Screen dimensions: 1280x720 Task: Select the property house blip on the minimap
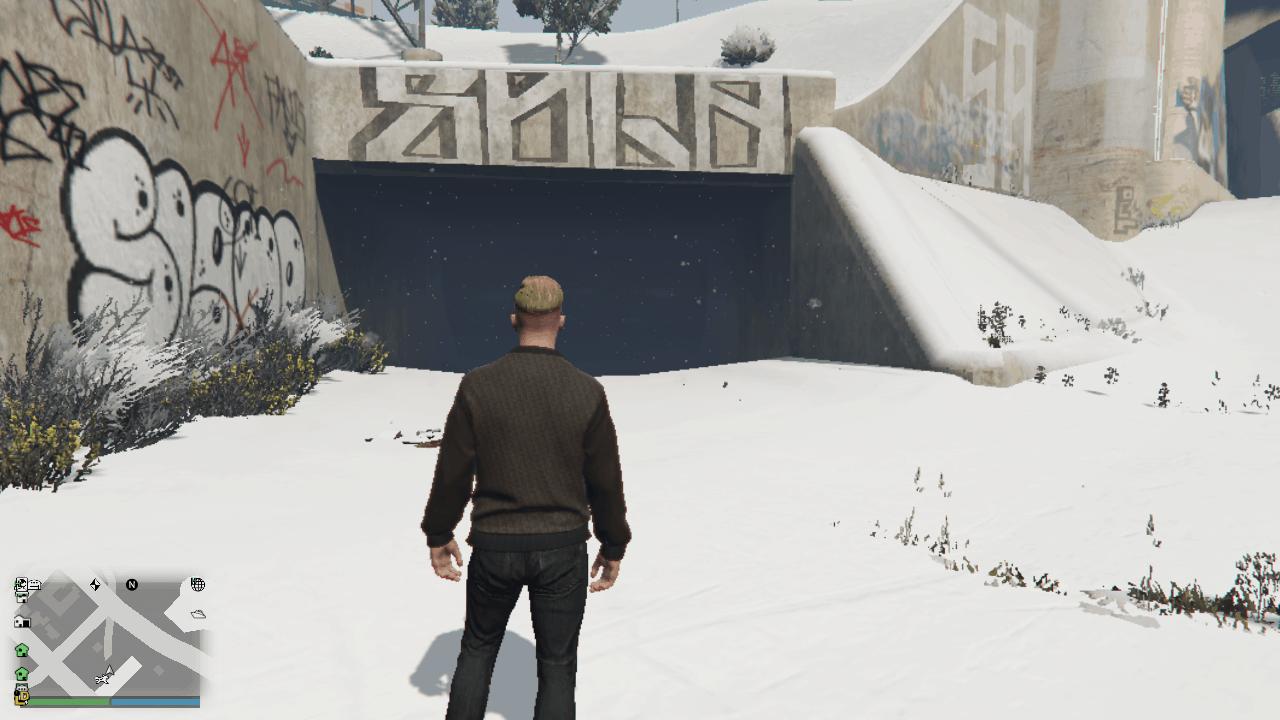23,621
